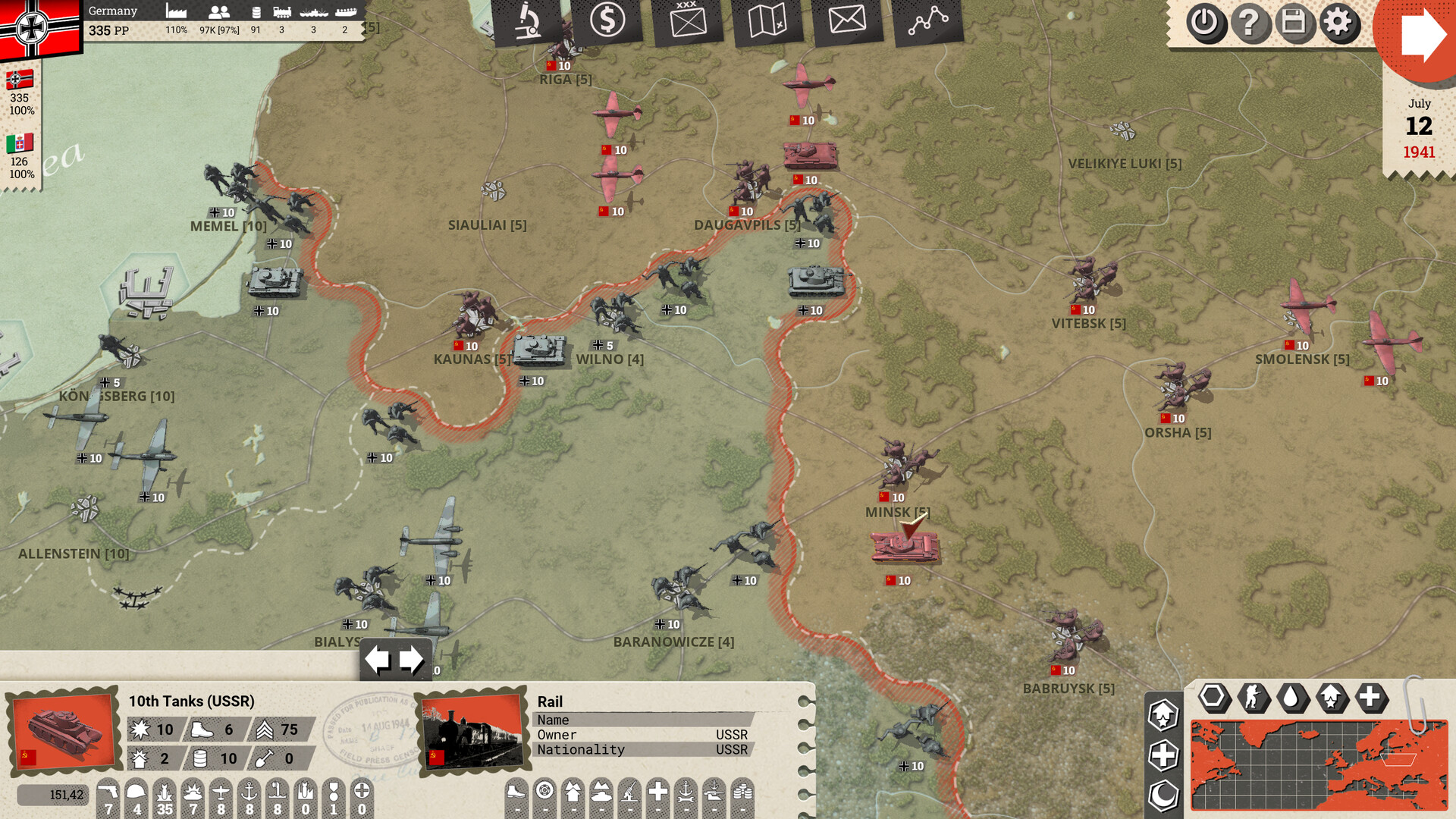The height and width of the screenshot is (819, 1456).
Task: Click the right cycle arrow near Bialystok
Action: coord(412,658)
